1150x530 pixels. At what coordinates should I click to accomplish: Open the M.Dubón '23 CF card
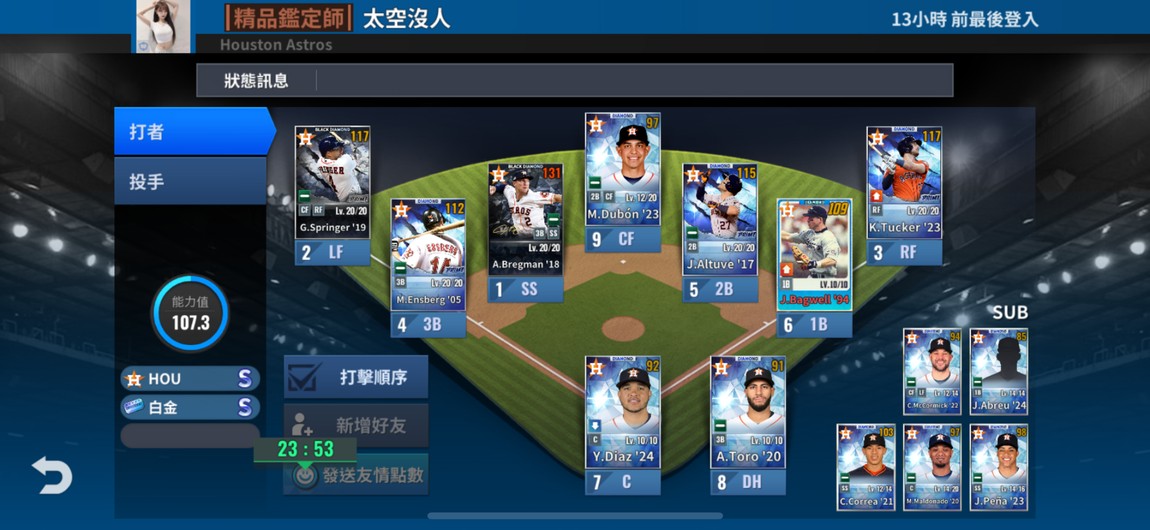tap(622, 170)
